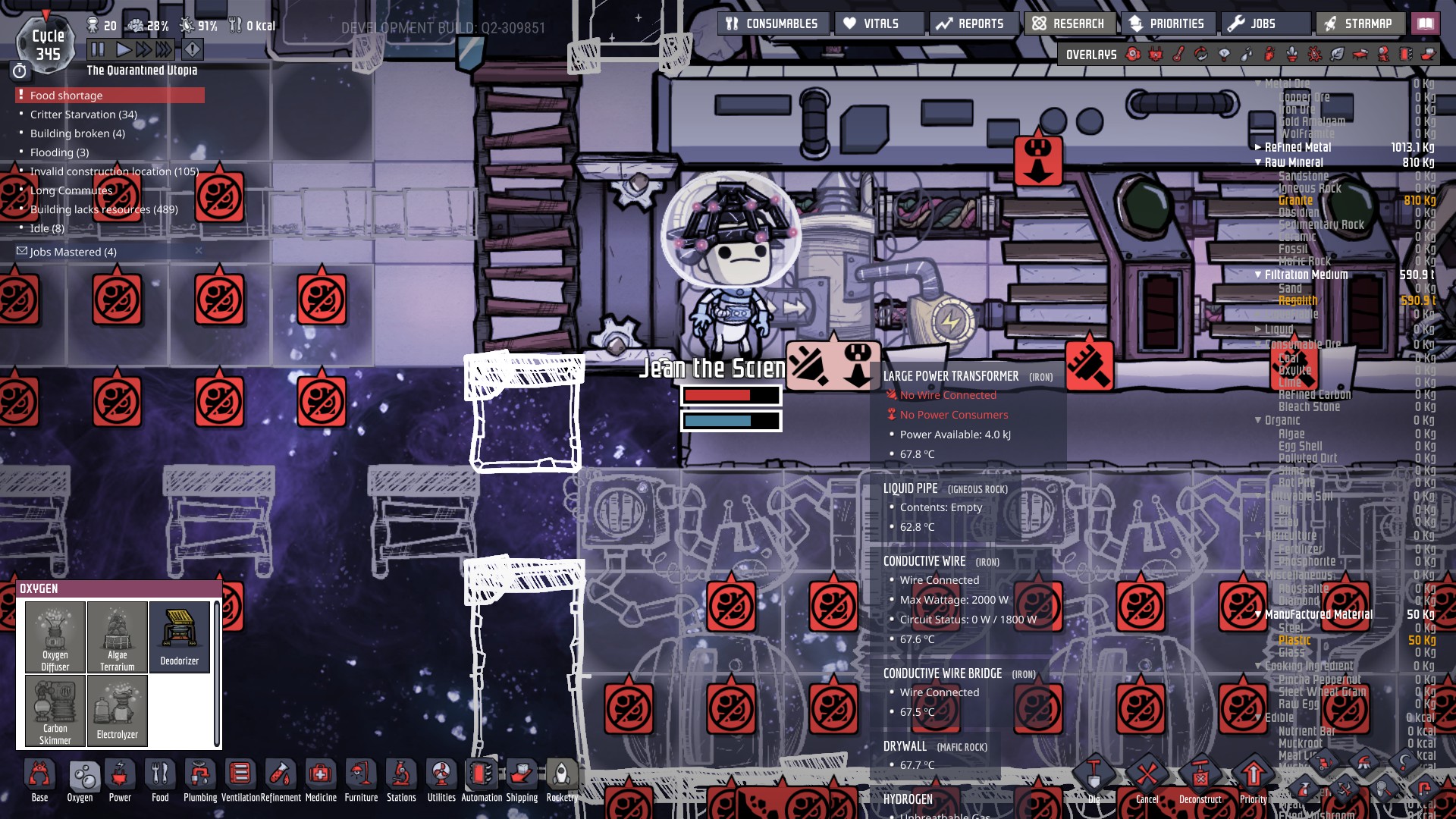
Task: Pause the game simulation
Action: tap(98, 50)
